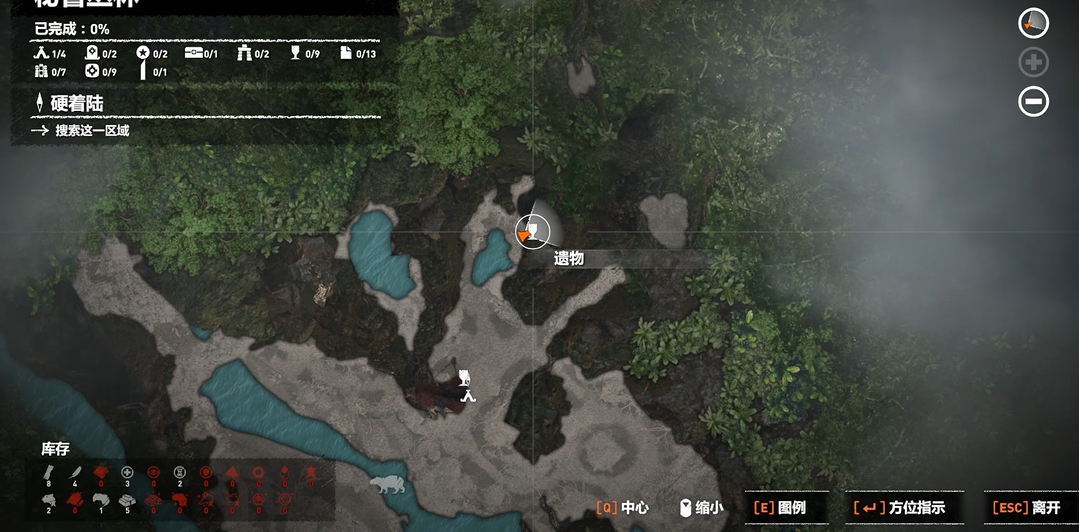Image resolution: width=1079 pixels, height=532 pixels.
Task: Choose the 缩小 zoom-out option
Action: (x=702, y=507)
